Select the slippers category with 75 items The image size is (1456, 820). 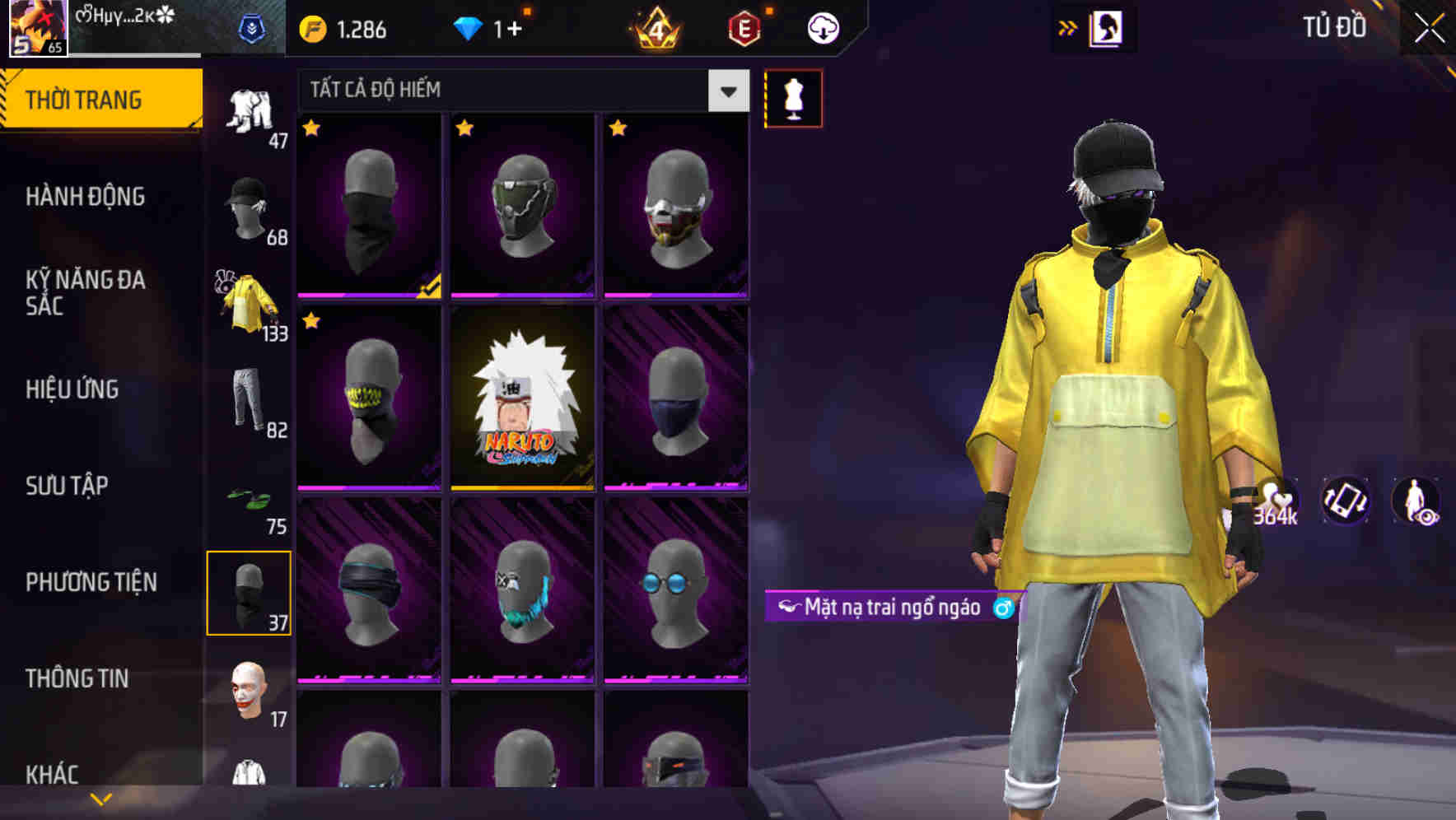(247, 498)
